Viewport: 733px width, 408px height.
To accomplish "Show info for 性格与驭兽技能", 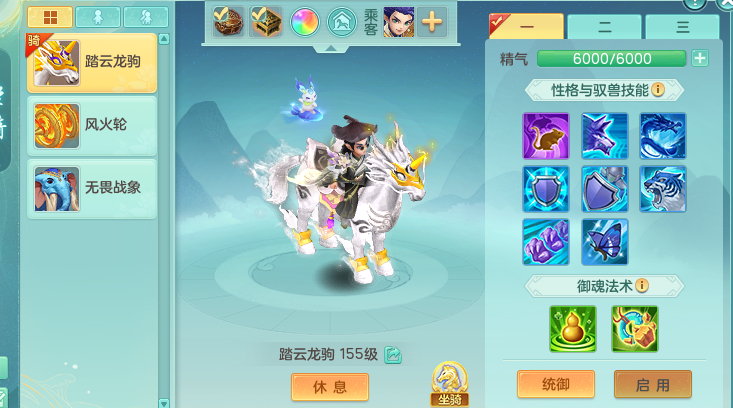I will pyautogui.click(x=658, y=90).
